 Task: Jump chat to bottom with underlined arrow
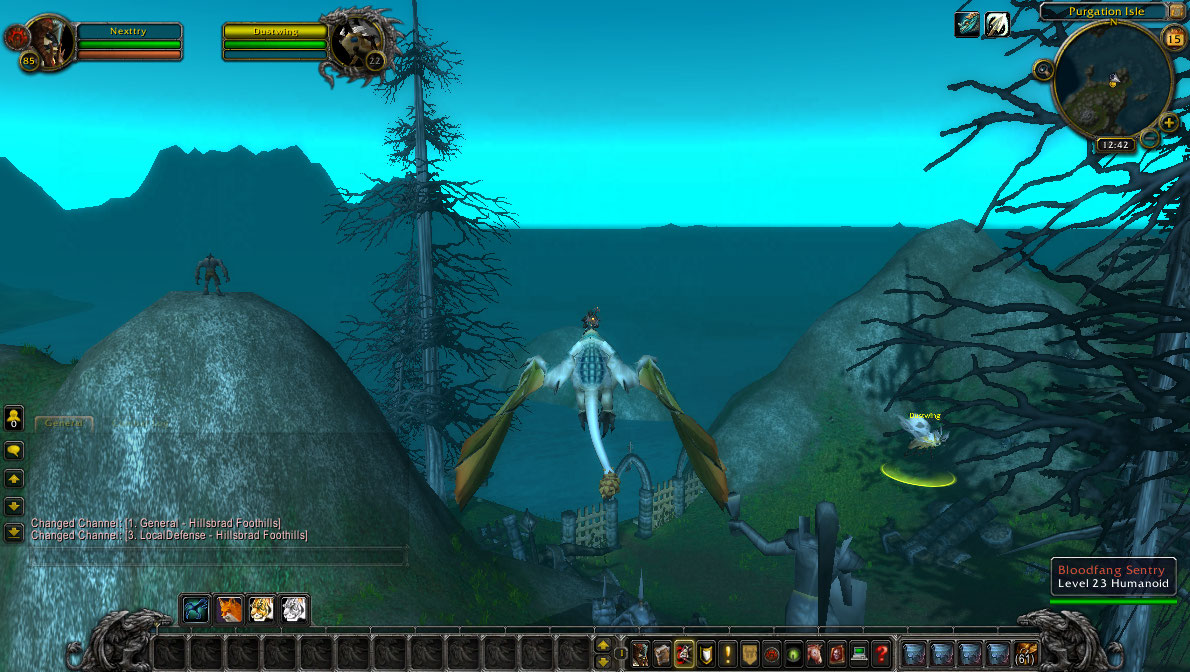point(14,532)
